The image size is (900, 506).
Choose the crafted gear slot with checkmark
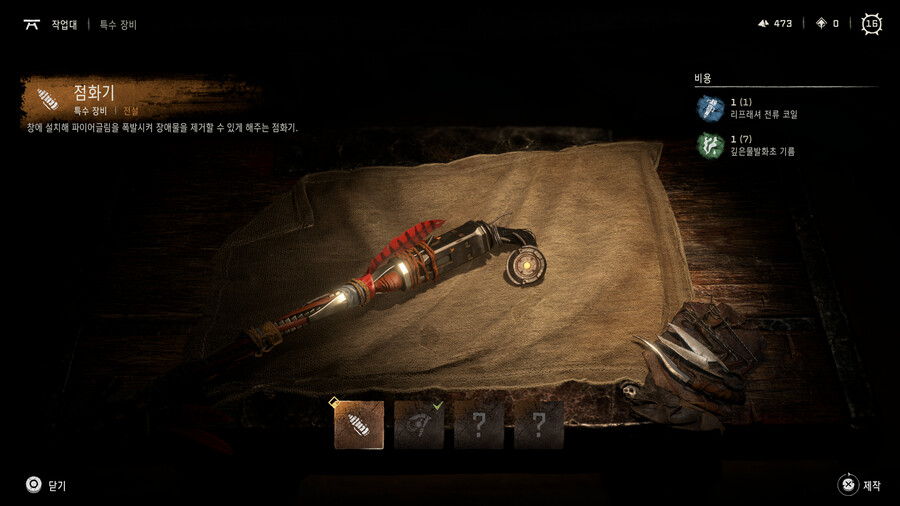pos(419,425)
